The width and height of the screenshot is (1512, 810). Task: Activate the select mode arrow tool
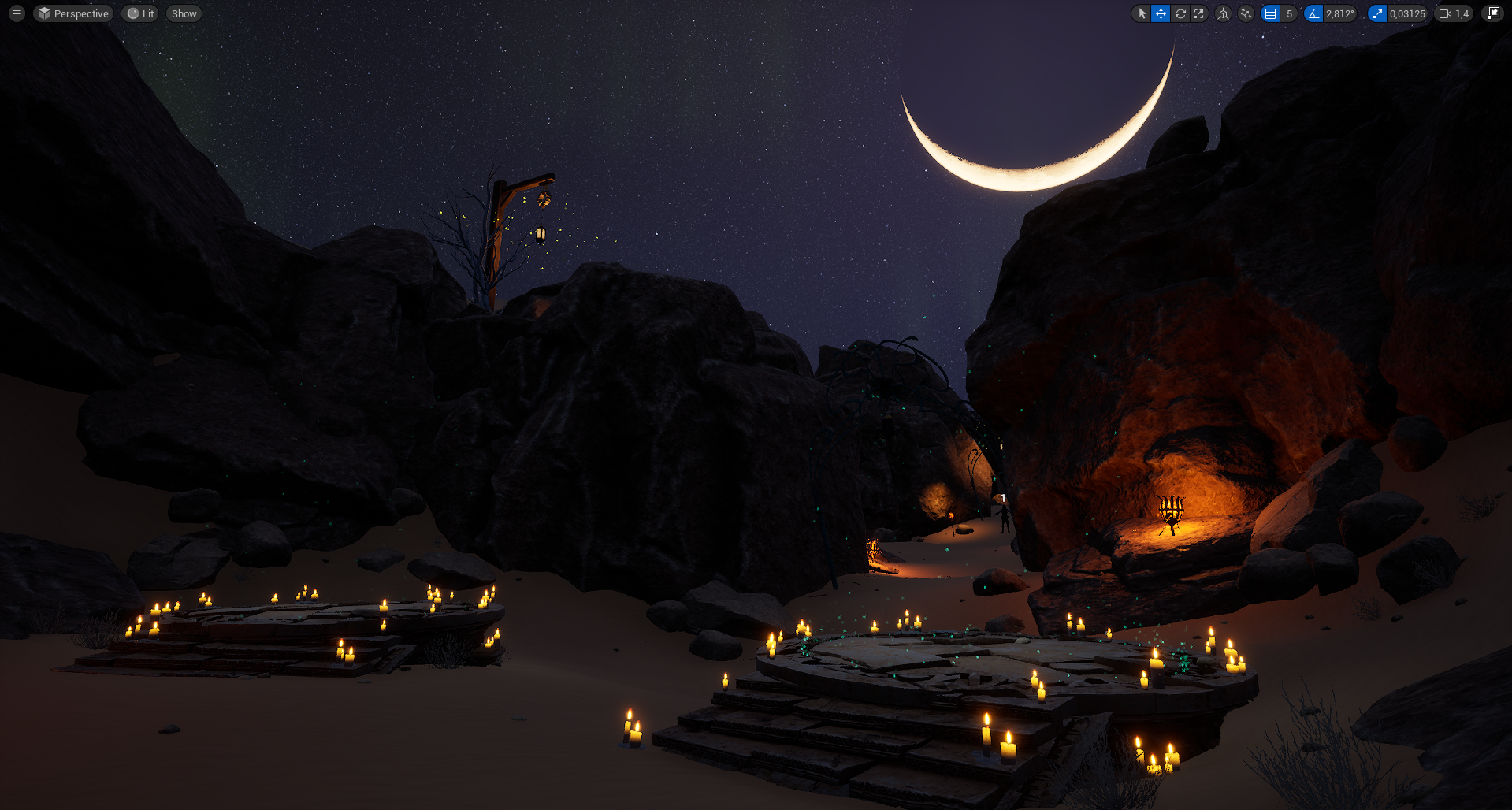click(1142, 13)
